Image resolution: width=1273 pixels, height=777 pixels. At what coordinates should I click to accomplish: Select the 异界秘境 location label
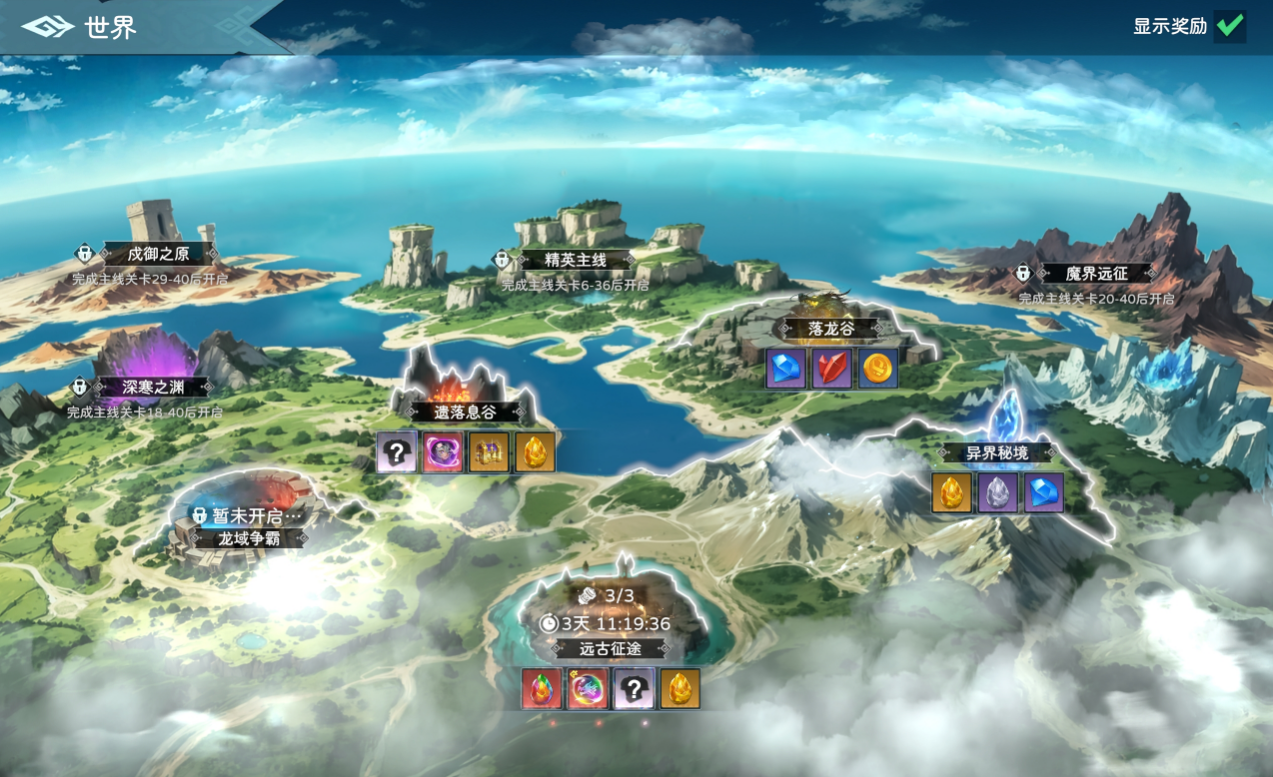996,453
